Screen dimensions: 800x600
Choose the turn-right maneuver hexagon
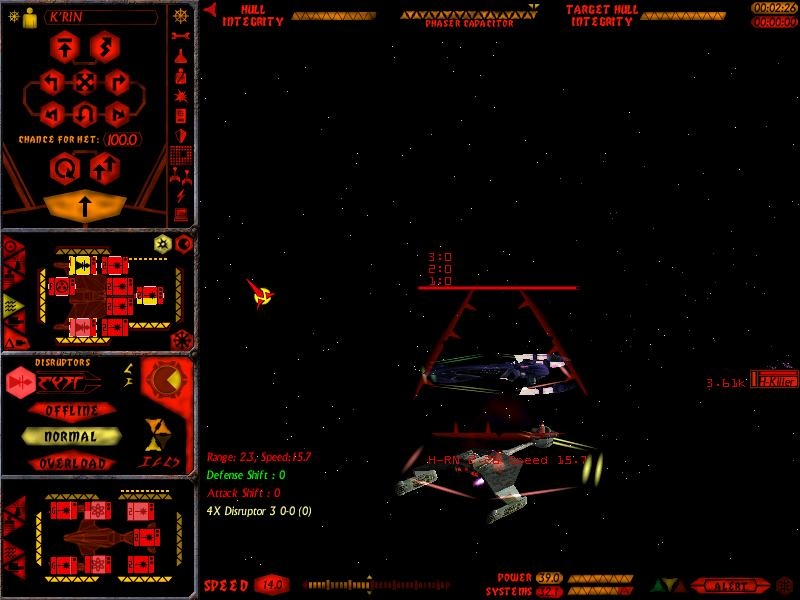click(117, 82)
